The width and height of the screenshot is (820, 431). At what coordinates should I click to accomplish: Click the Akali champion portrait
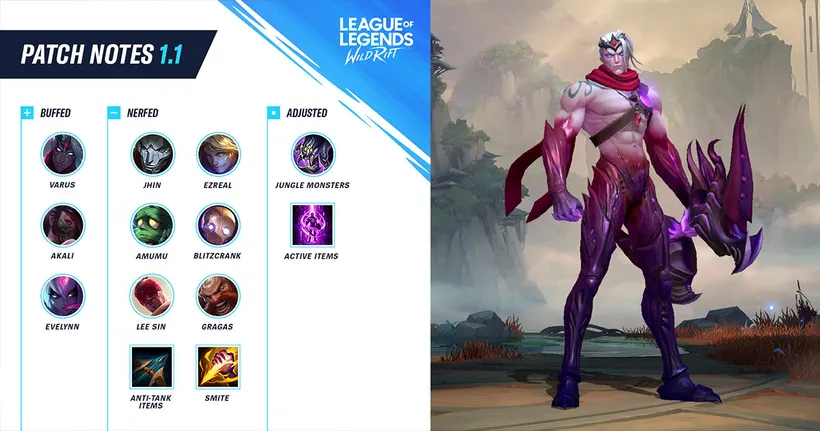(64, 225)
